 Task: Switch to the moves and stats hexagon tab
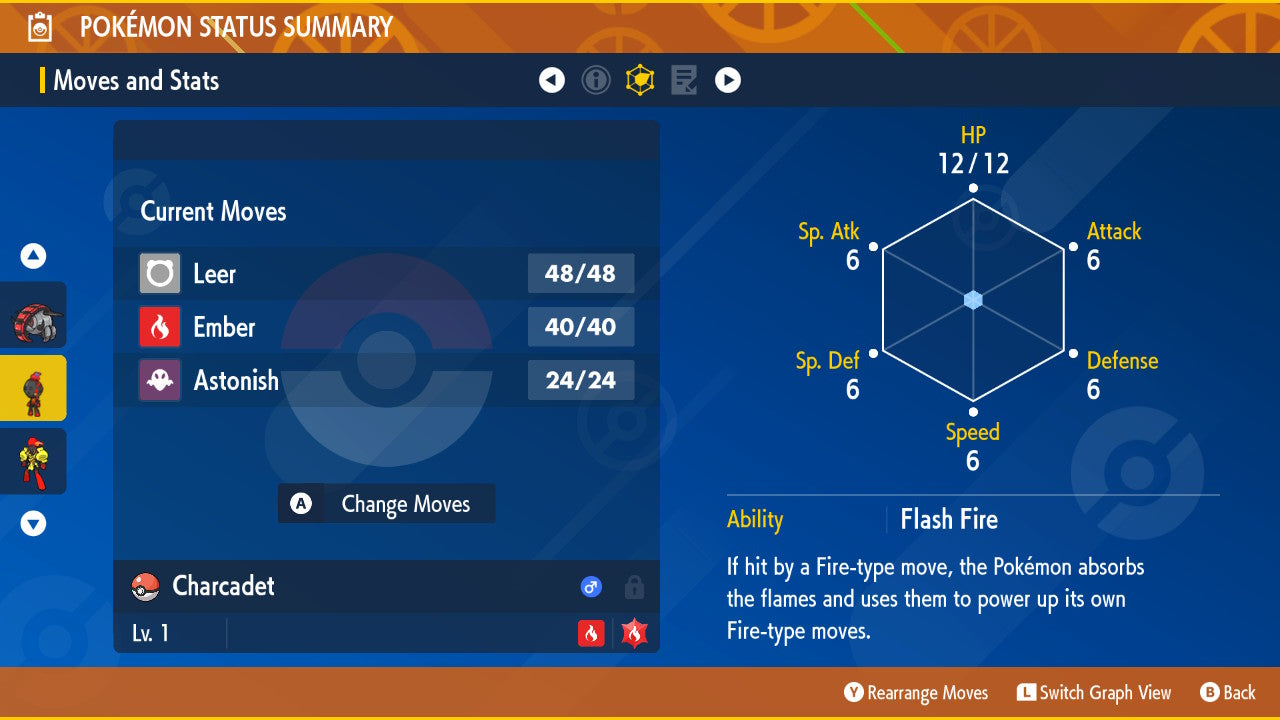(640, 80)
